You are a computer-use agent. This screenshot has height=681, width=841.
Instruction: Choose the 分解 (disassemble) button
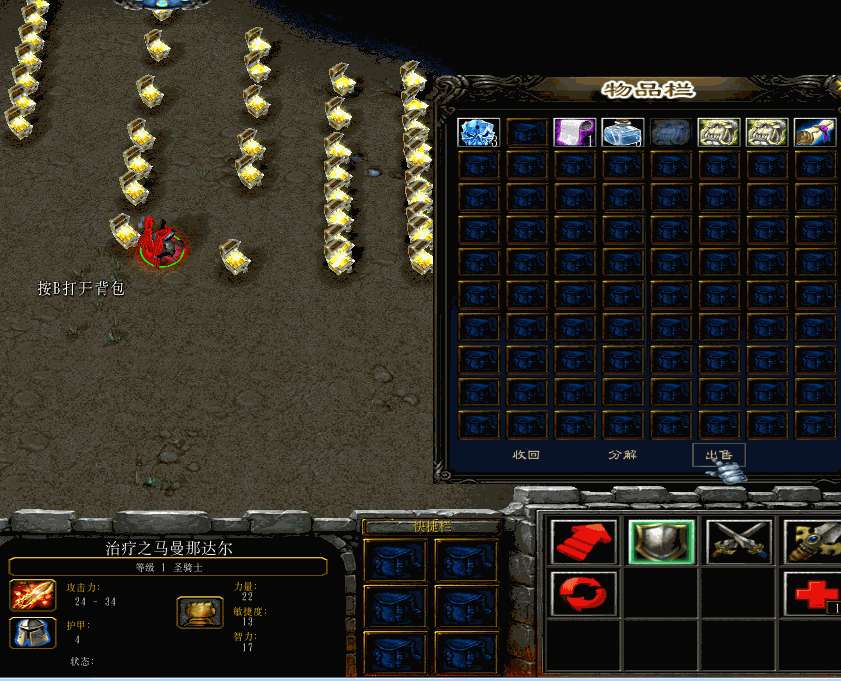click(x=622, y=455)
